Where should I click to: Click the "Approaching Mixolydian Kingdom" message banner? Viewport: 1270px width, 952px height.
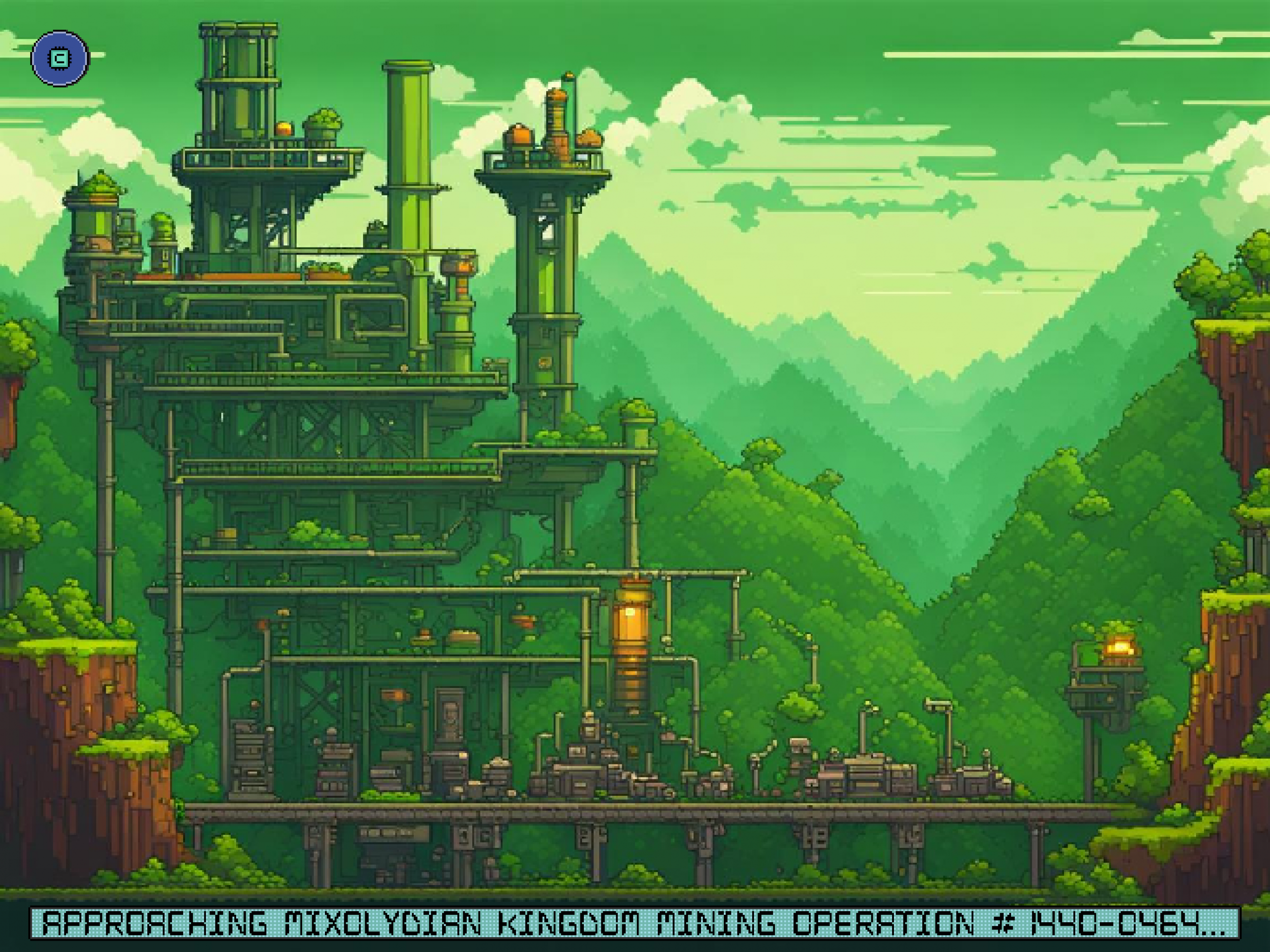[634, 924]
